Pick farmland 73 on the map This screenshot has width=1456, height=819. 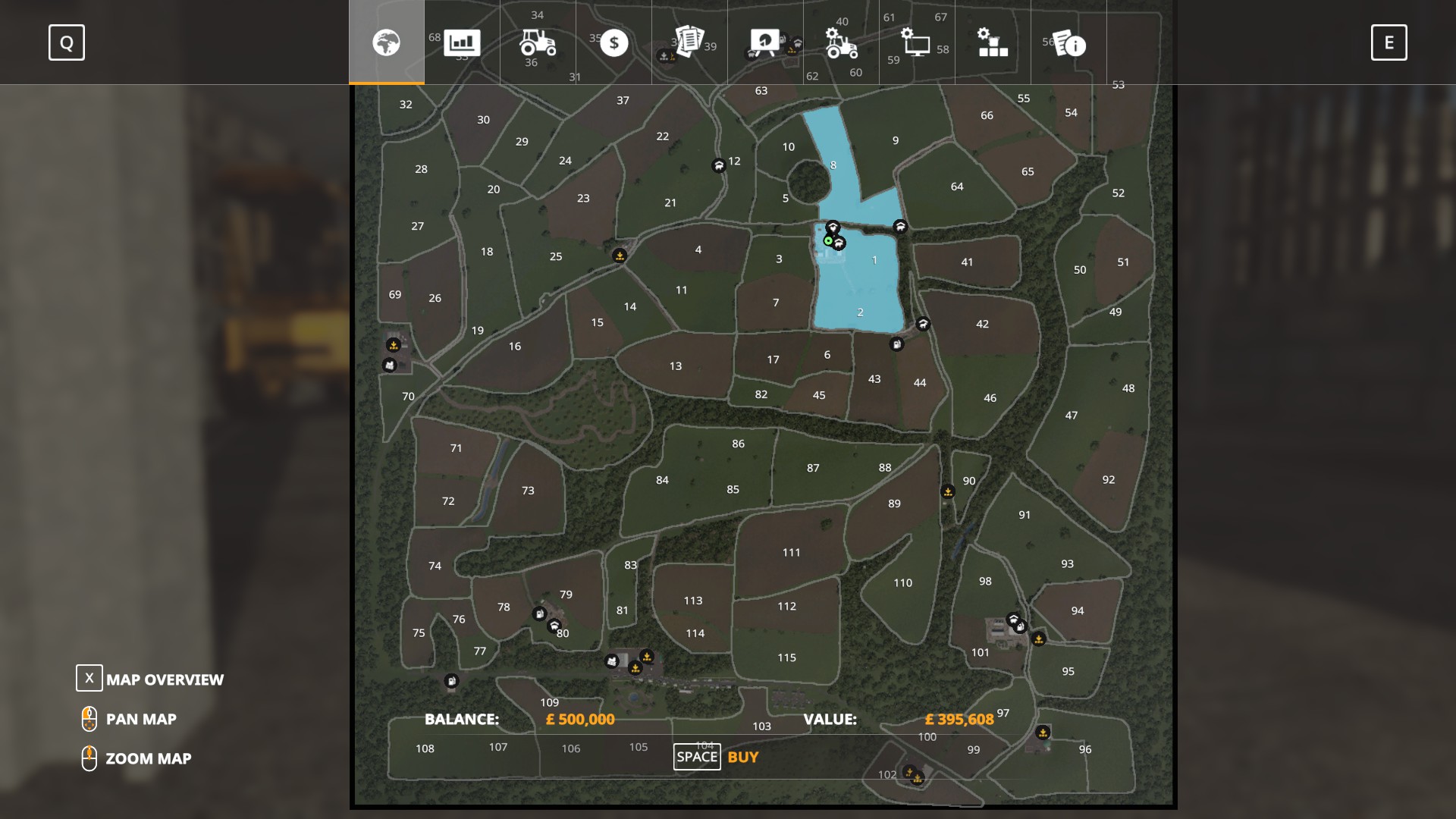point(528,491)
